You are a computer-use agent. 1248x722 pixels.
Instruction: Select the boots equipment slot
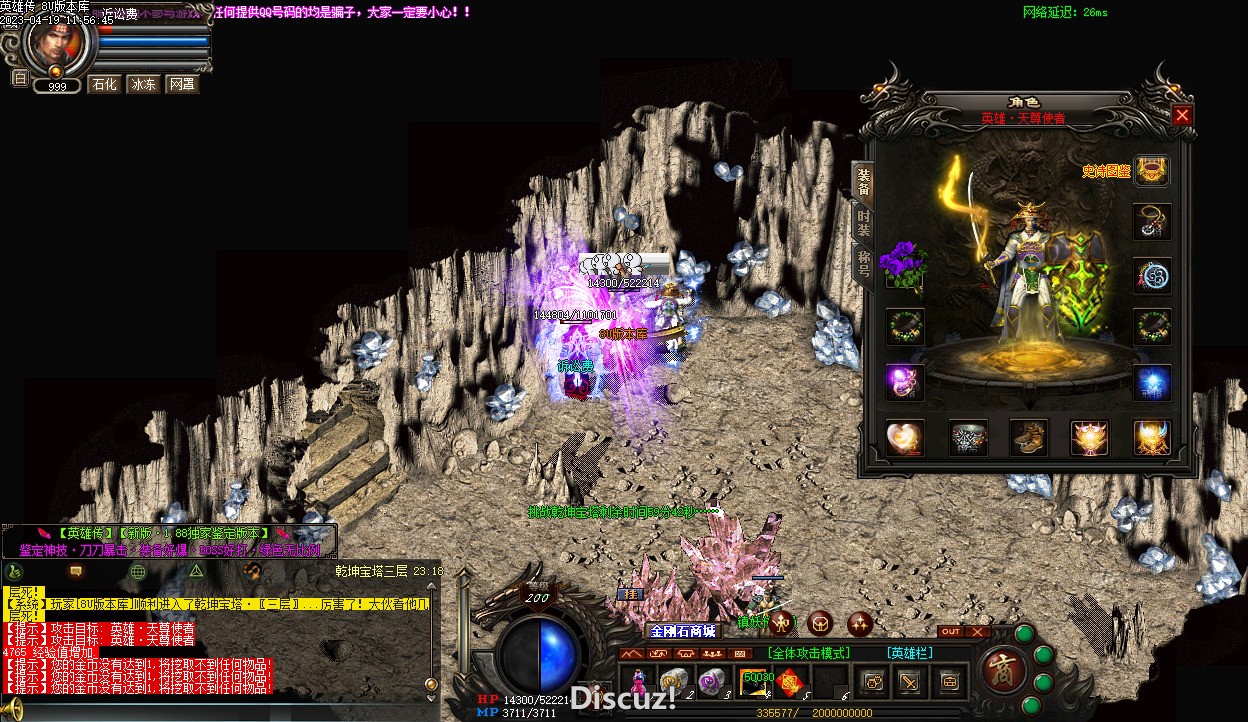coord(1029,437)
